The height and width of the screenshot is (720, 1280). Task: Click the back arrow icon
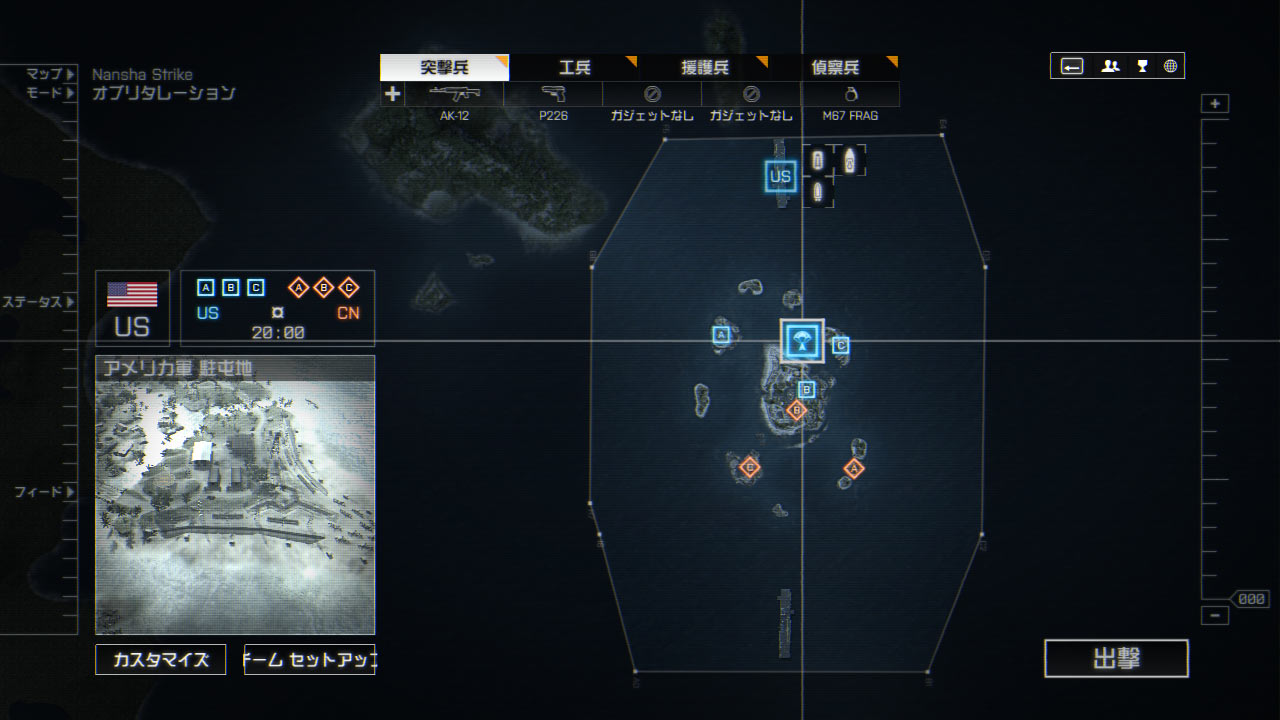(x=1071, y=66)
